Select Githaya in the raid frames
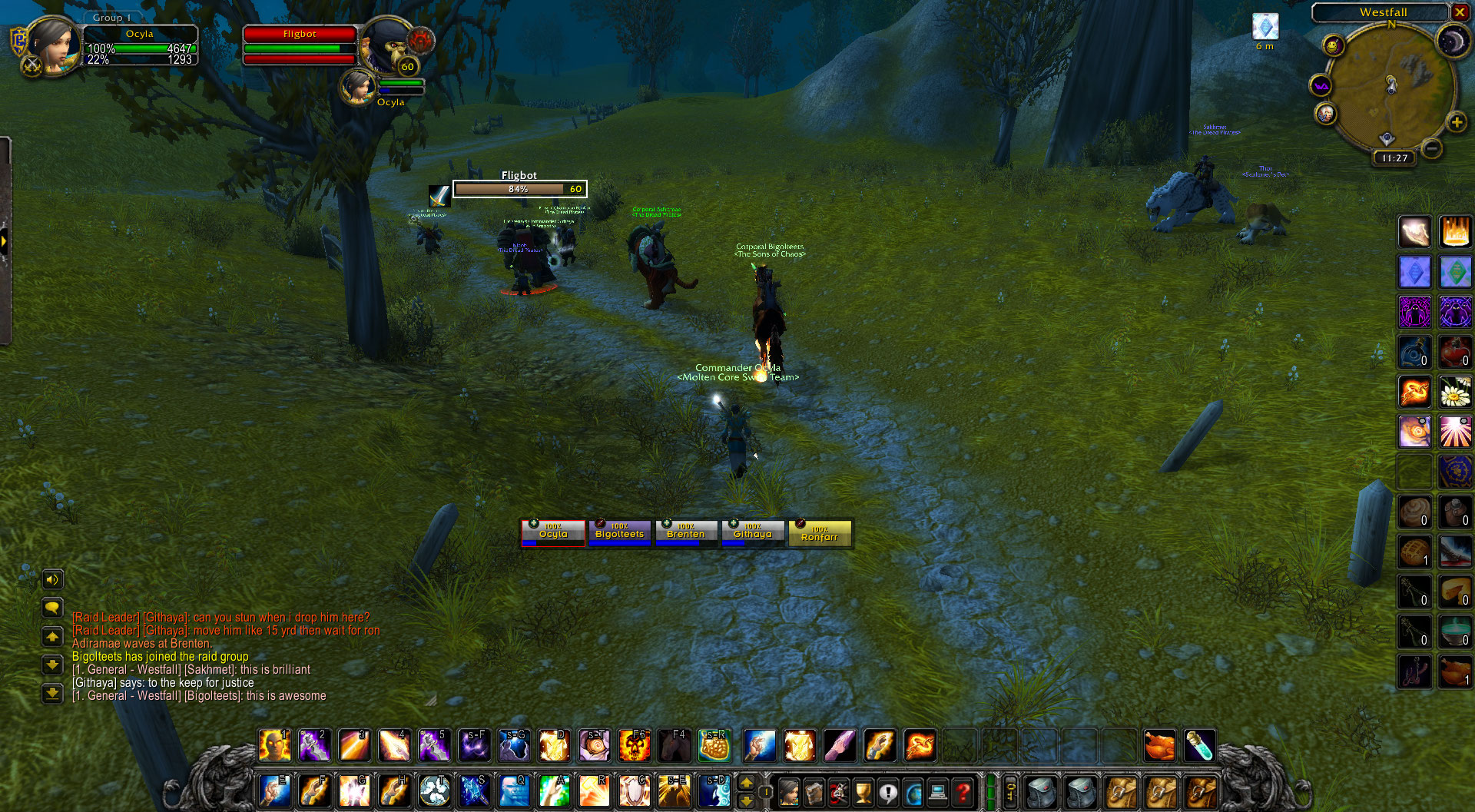Image resolution: width=1475 pixels, height=812 pixels. 752,532
